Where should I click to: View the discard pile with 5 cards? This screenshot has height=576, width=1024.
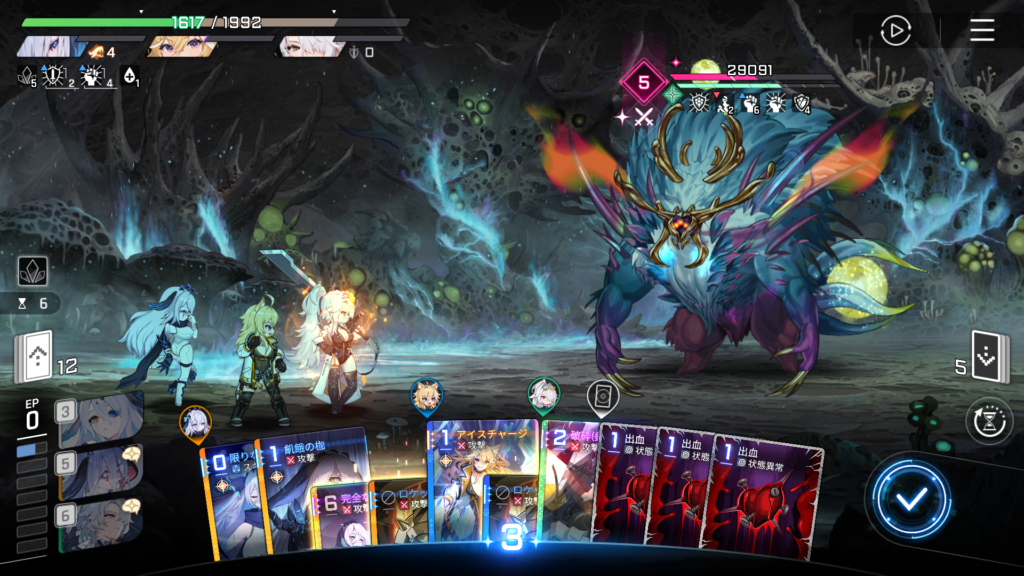tap(991, 358)
